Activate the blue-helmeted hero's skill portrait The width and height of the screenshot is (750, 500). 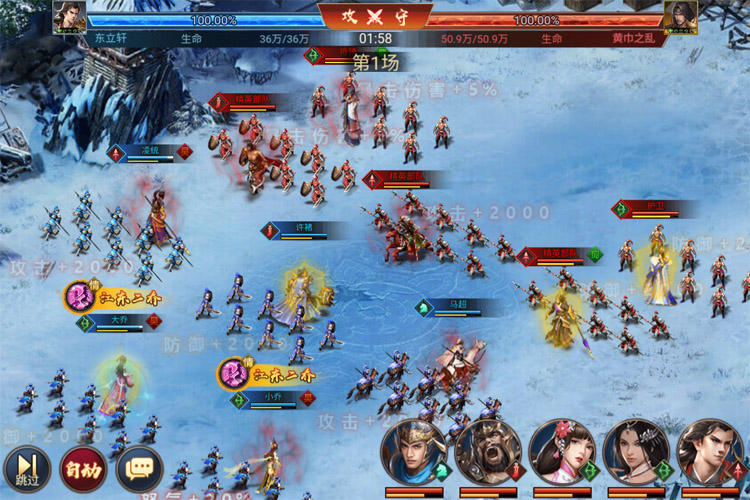[413, 452]
